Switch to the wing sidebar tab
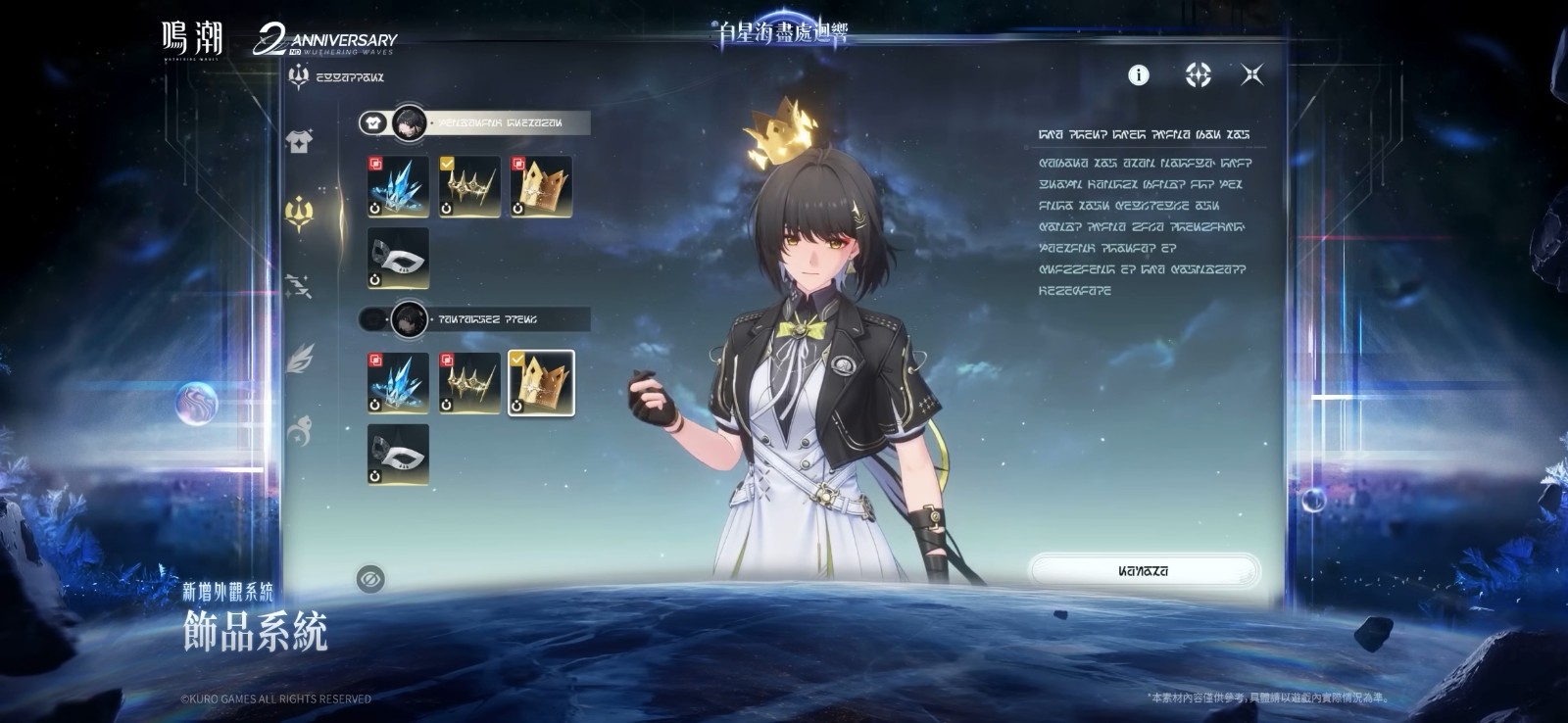This screenshot has height=723, width=1568. [x=299, y=358]
